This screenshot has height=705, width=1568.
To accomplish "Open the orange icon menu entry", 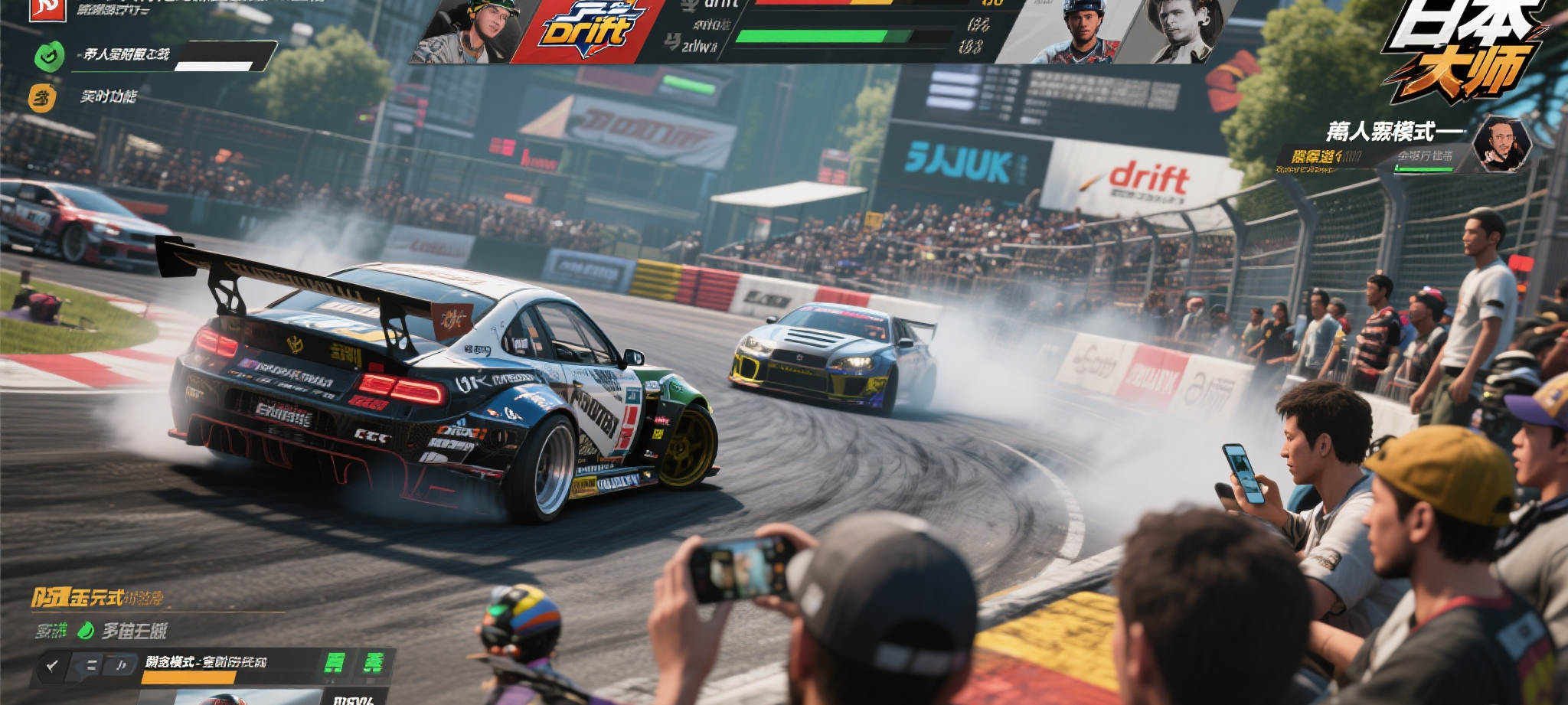I will [43, 98].
